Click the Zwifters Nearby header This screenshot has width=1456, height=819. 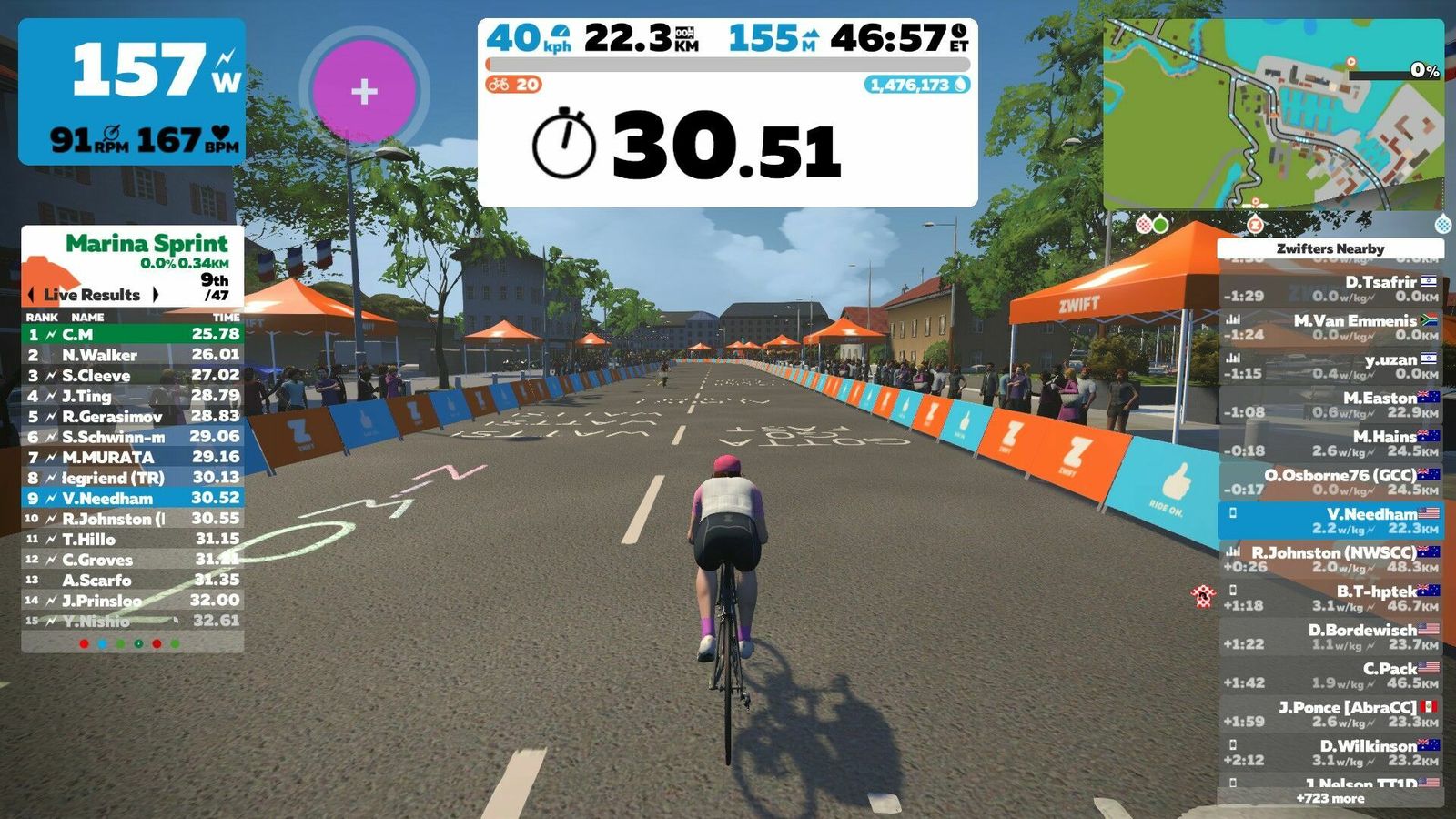[1330, 248]
